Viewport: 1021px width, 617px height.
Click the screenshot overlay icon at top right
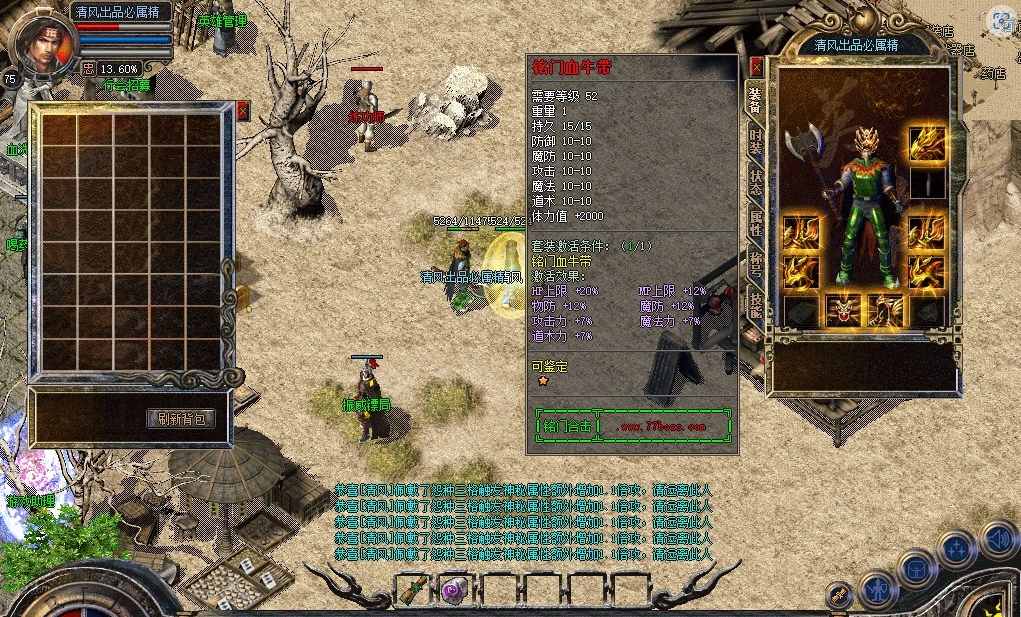[x=1001, y=20]
